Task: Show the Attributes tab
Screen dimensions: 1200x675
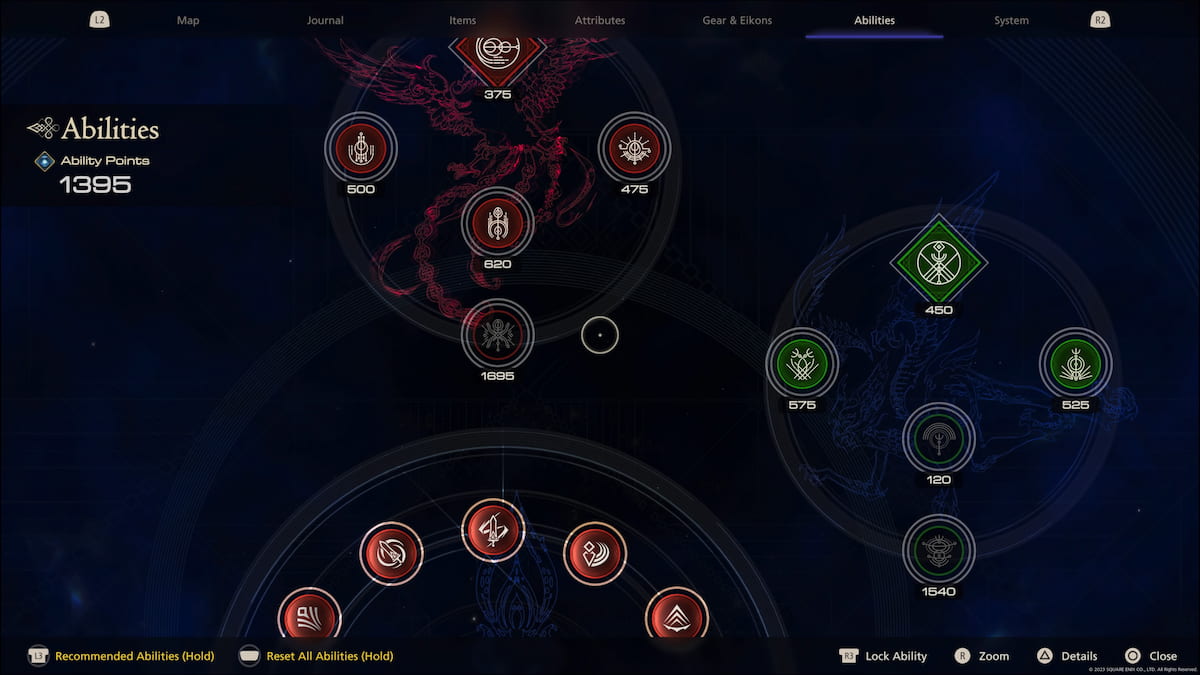Action: click(600, 20)
